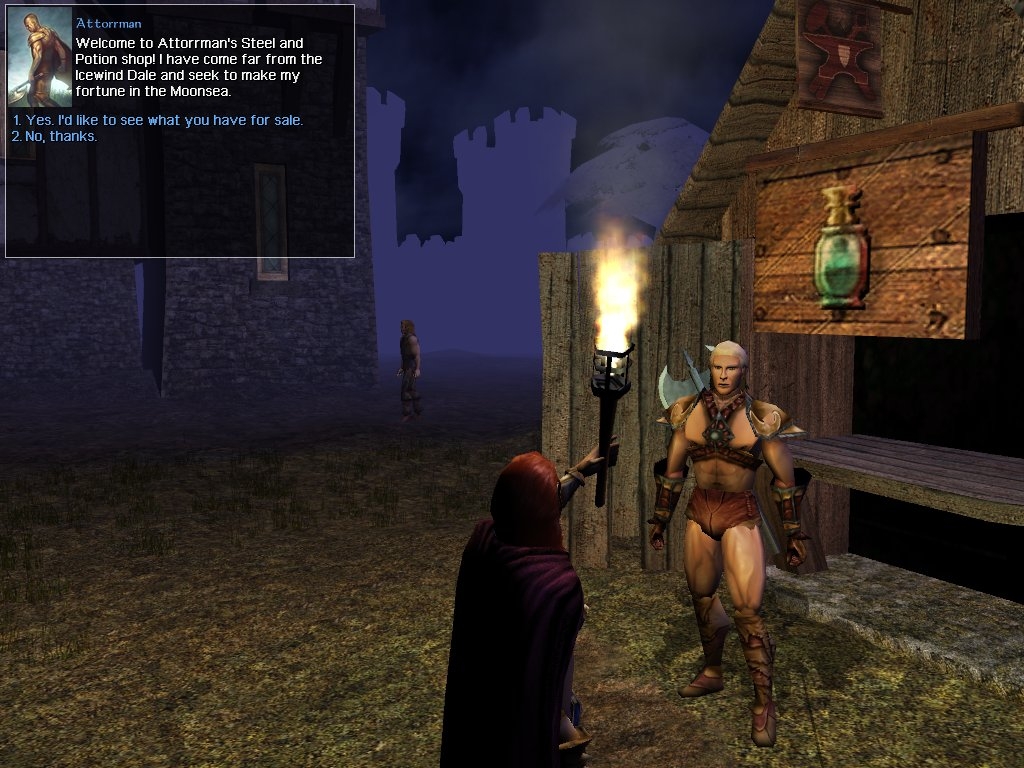The image size is (1024, 768).
Task: Select the "No, thanks" dialogue reply
Action: point(55,136)
